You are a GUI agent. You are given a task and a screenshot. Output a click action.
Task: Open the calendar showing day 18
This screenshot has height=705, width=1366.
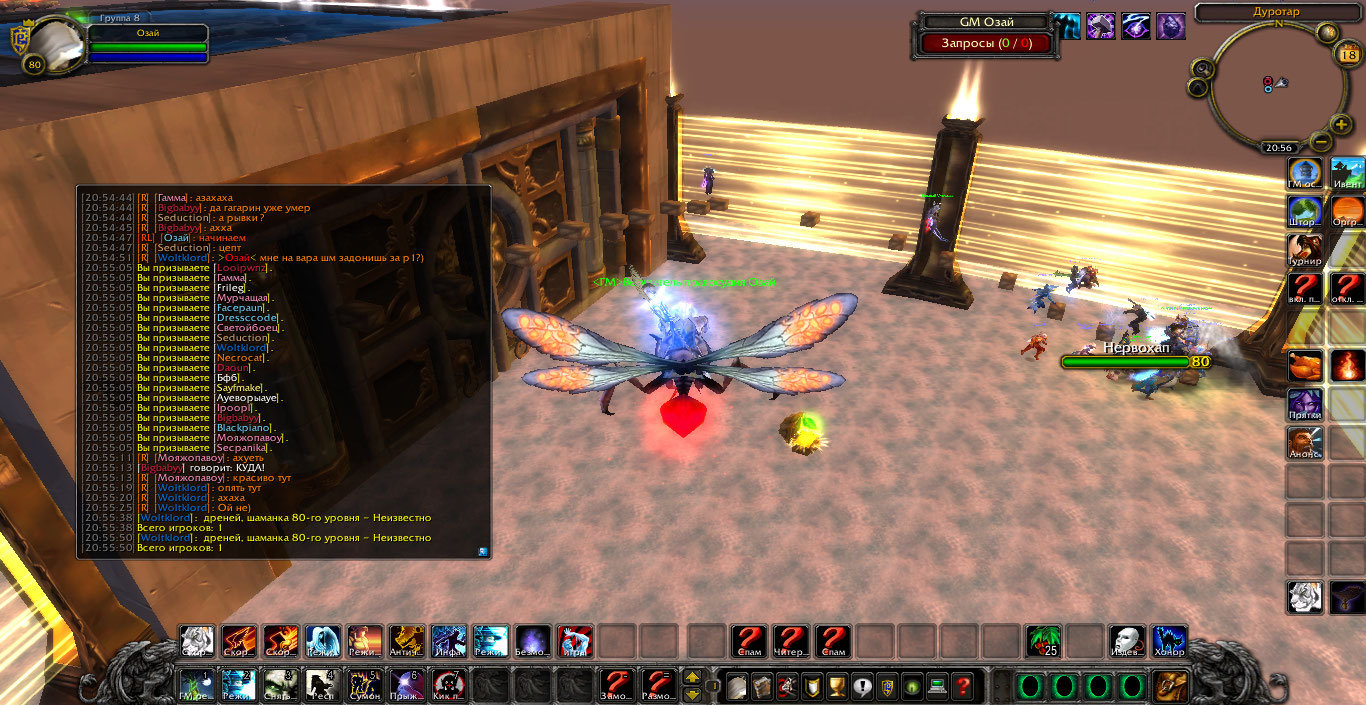point(1346,55)
